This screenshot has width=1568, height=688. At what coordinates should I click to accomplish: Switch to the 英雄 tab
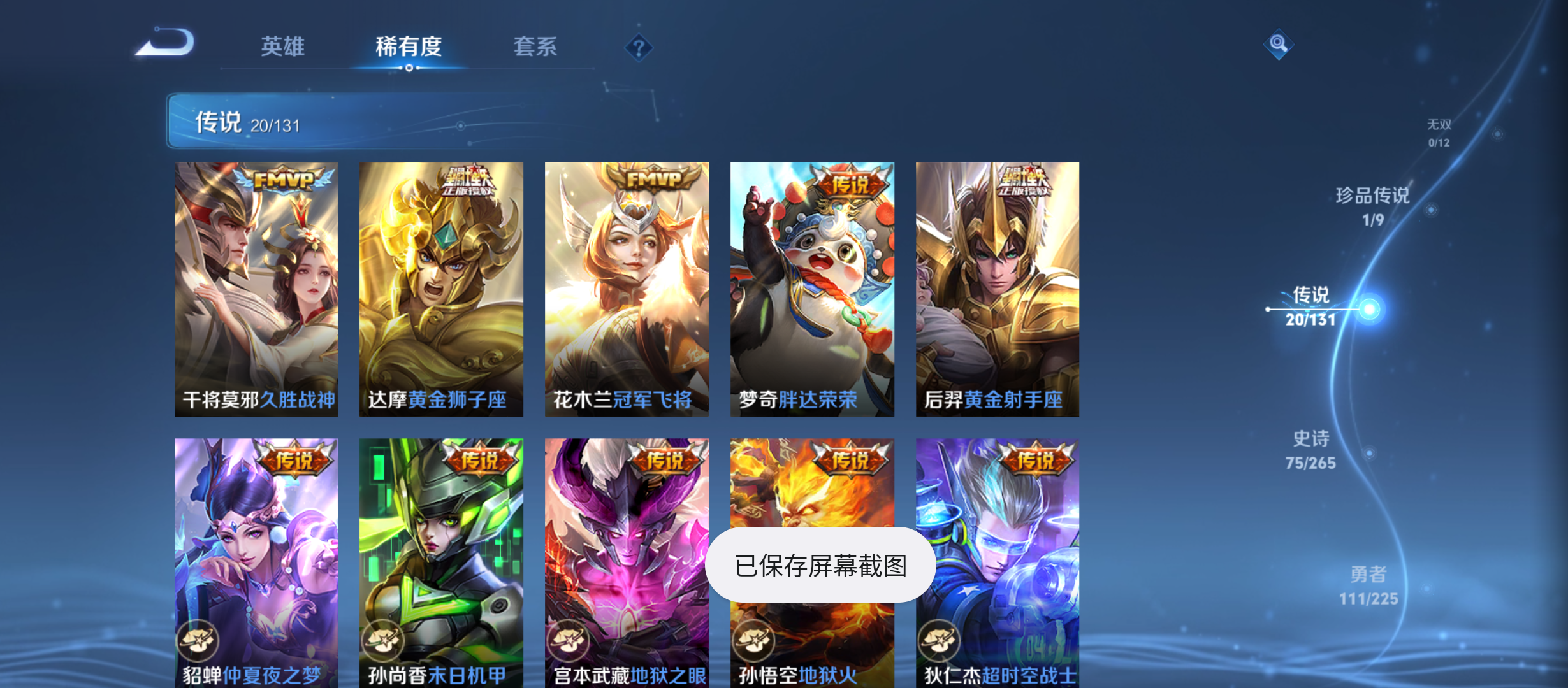pos(282,47)
